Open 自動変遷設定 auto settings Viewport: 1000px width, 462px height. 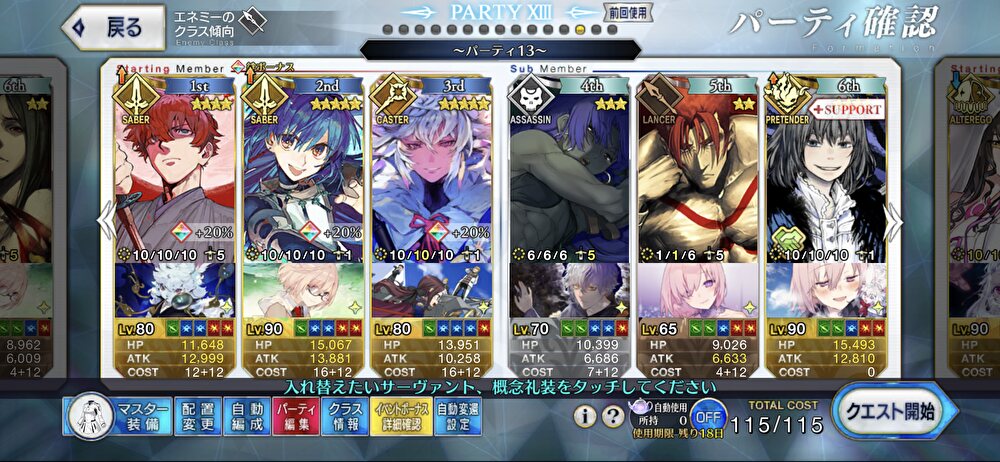tap(458, 416)
